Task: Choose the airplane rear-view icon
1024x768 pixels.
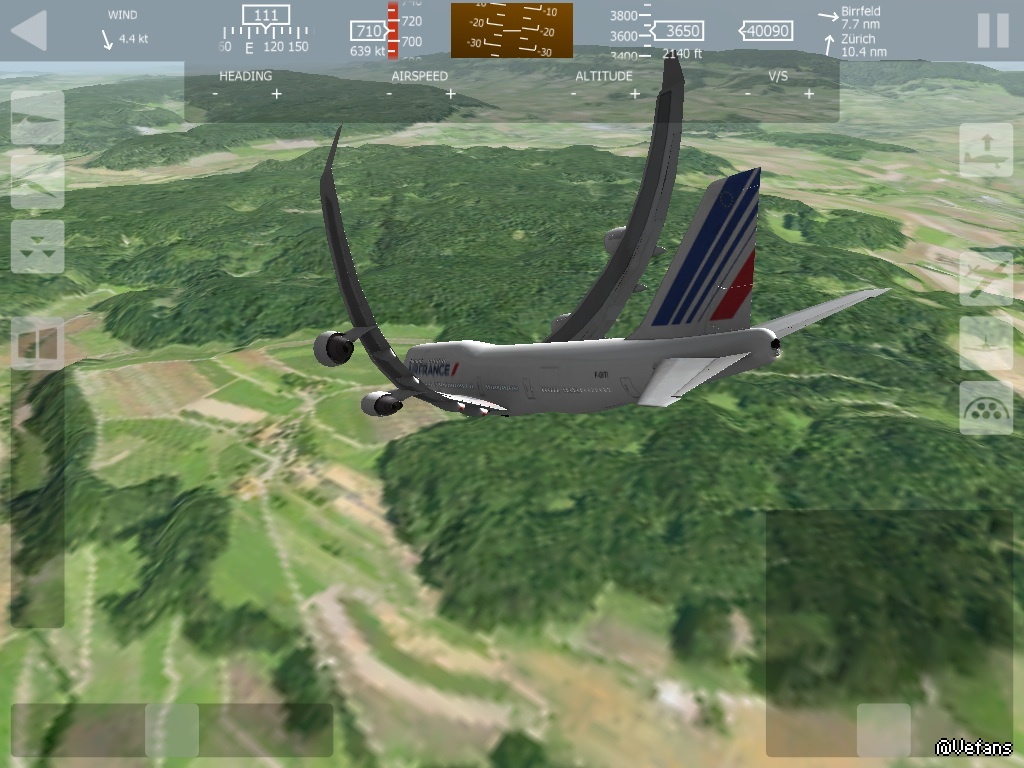Action: click(986, 343)
